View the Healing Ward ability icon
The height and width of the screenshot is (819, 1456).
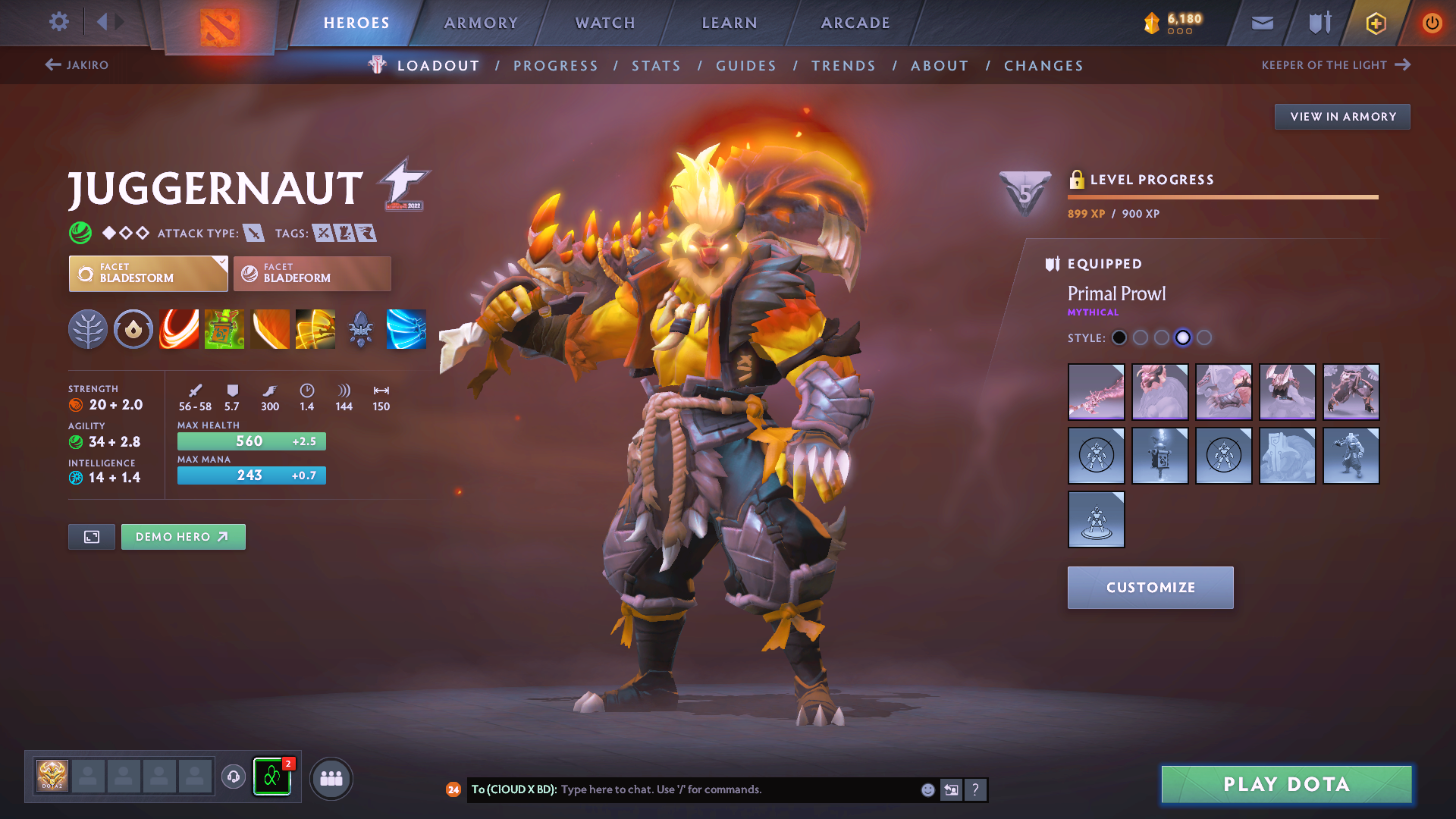click(x=224, y=329)
